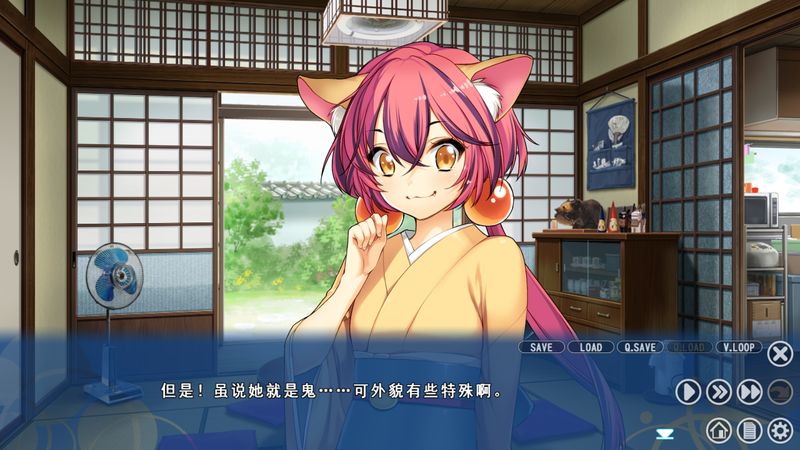This screenshot has width=800, height=450.
Task: Advance dialogue via the blinking arrow indicator
Action: (x=664, y=432)
